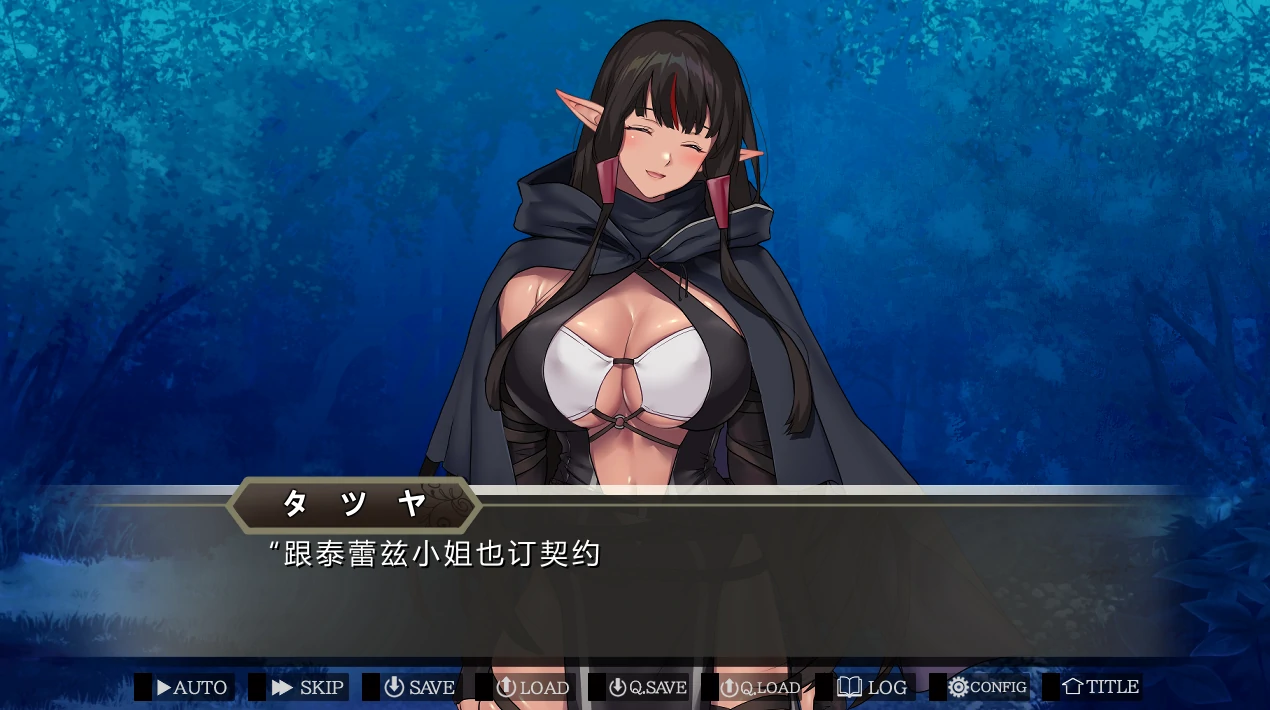Open the SAVE menu
Viewport: 1270px width, 710px height.
click(x=420, y=688)
